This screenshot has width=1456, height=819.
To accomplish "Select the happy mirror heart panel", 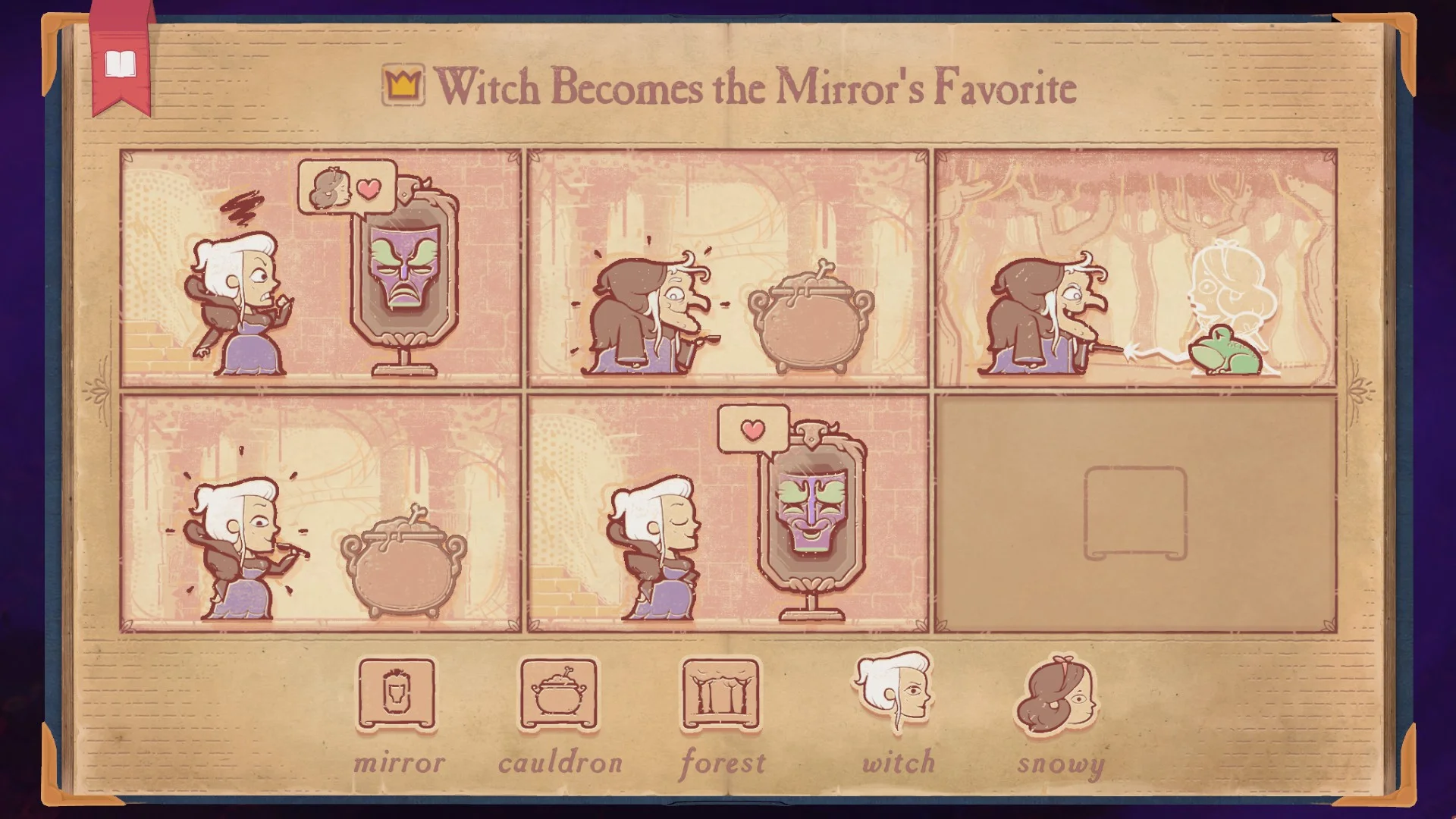I will (728, 513).
